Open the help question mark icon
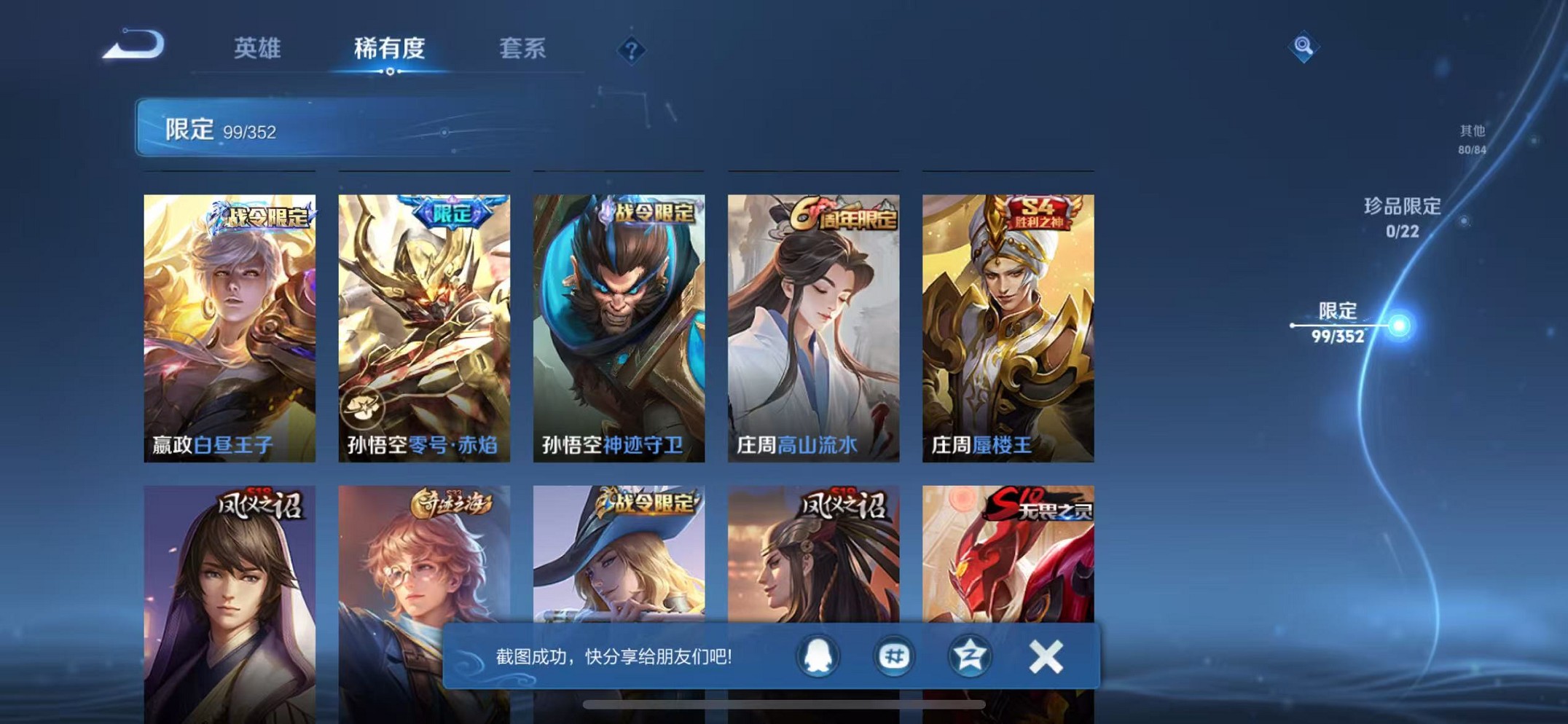1568x724 pixels. (631, 50)
